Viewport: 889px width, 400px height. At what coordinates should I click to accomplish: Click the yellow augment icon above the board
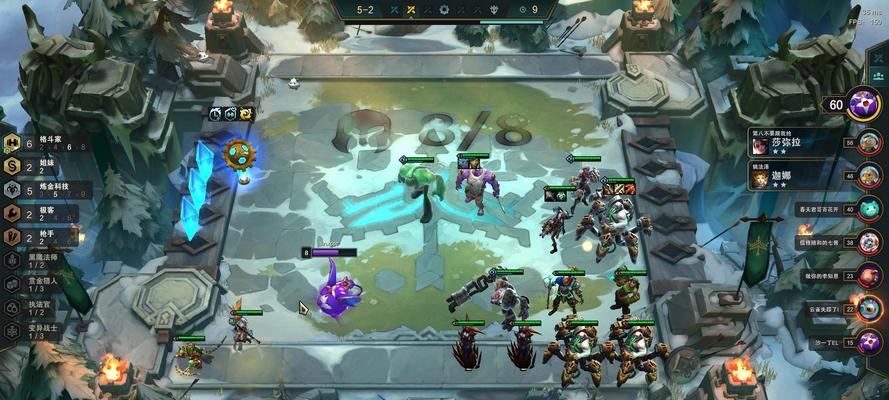click(x=246, y=114)
